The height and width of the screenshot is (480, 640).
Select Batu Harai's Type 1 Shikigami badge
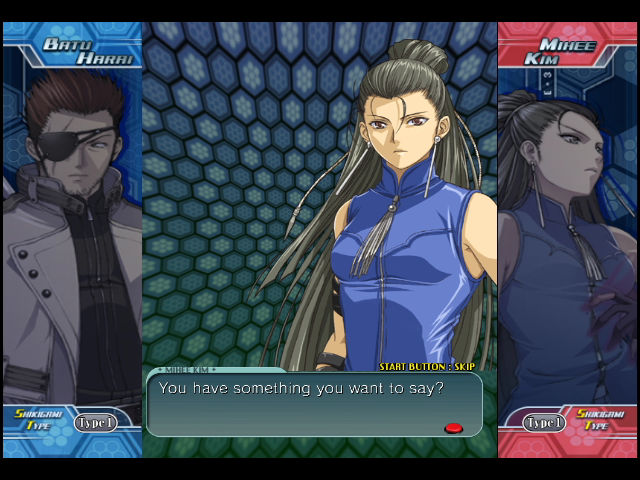[95, 422]
